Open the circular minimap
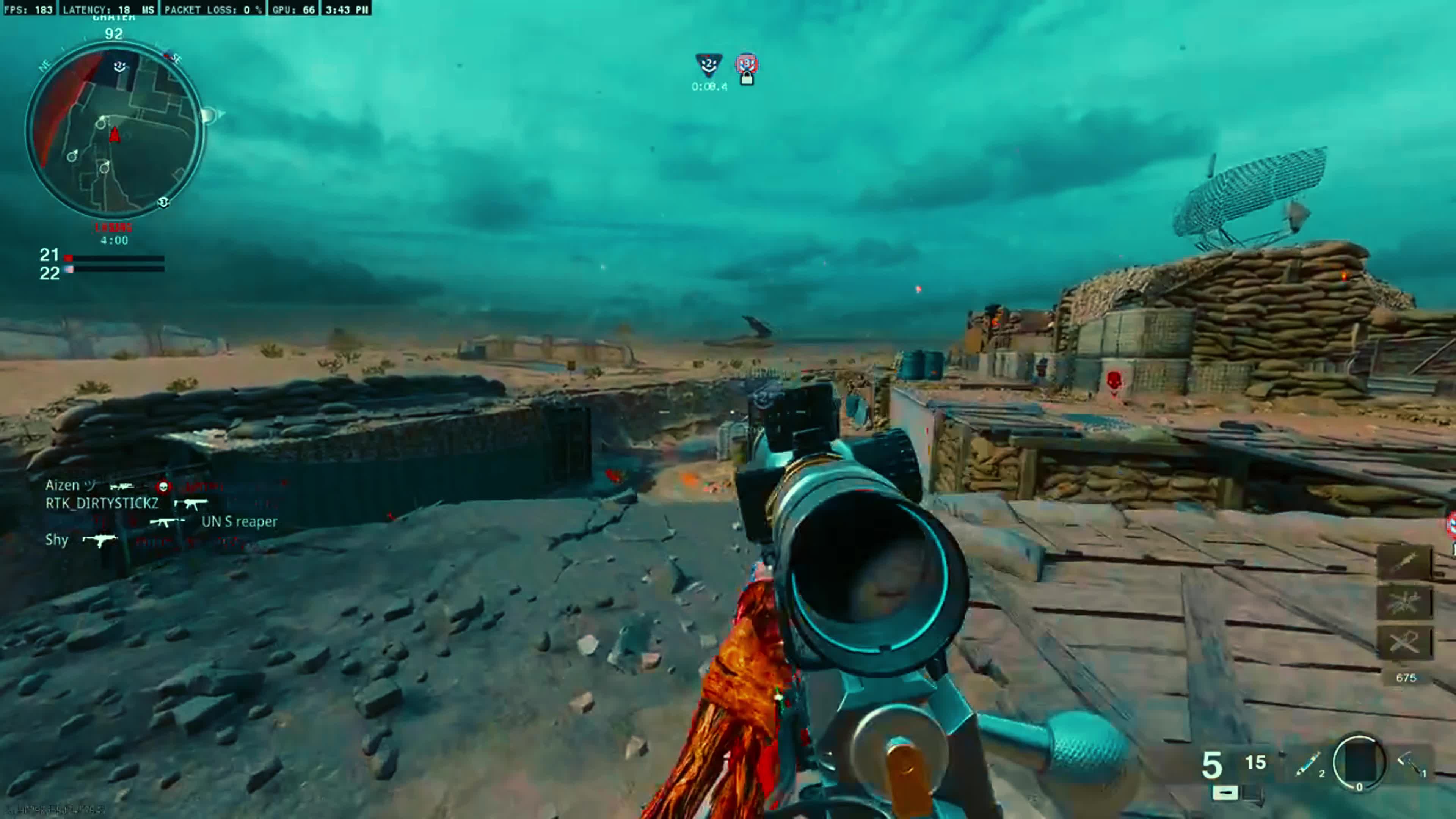The height and width of the screenshot is (819, 1456). coord(114,130)
